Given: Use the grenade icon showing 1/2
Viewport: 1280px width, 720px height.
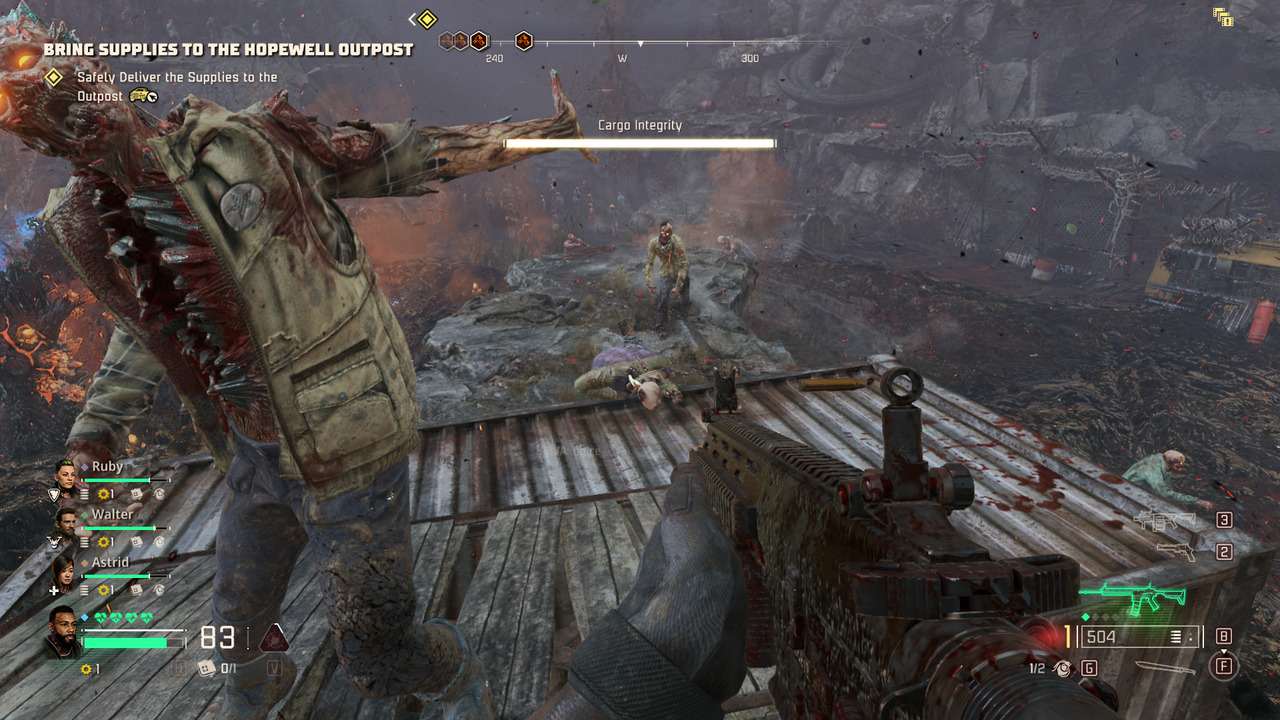Looking at the screenshot, I should tap(1064, 668).
